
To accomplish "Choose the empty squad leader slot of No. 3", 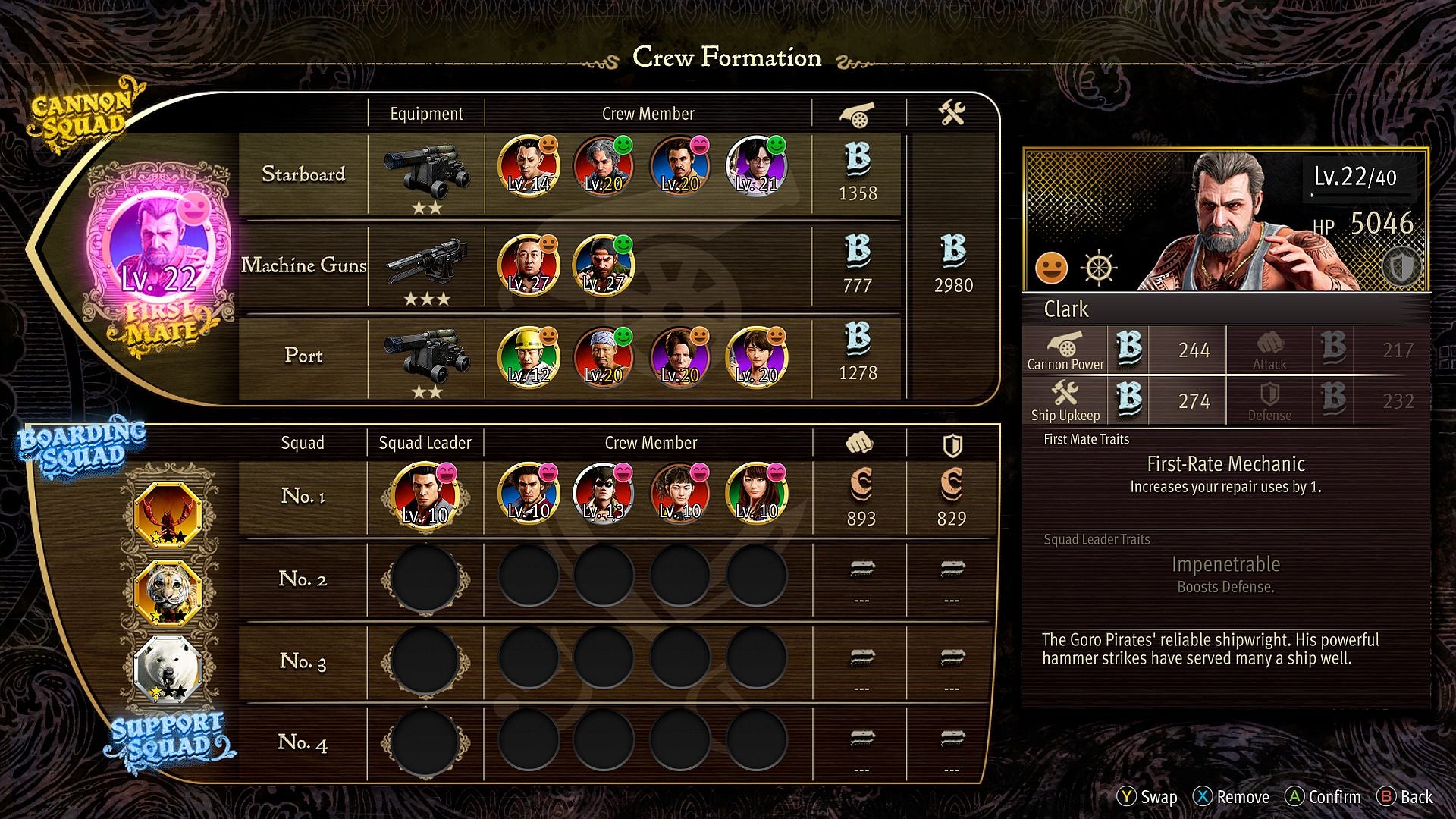I will [425, 661].
